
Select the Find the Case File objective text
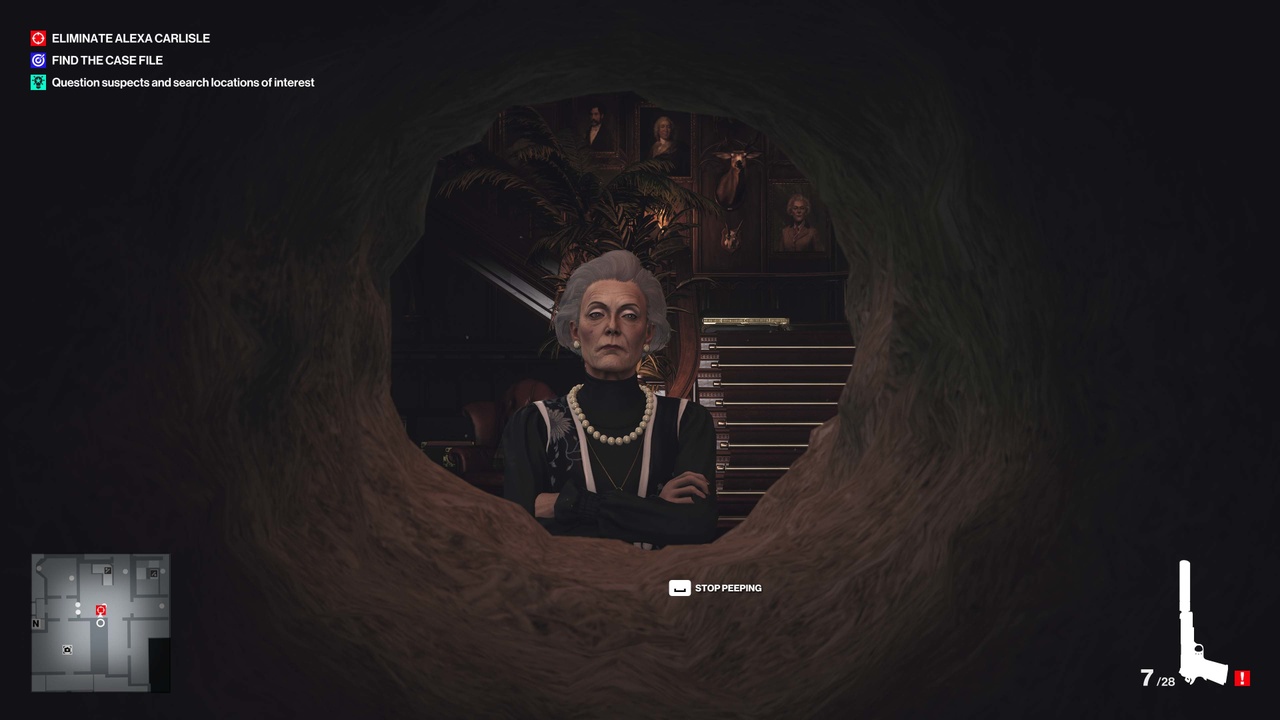point(106,60)
